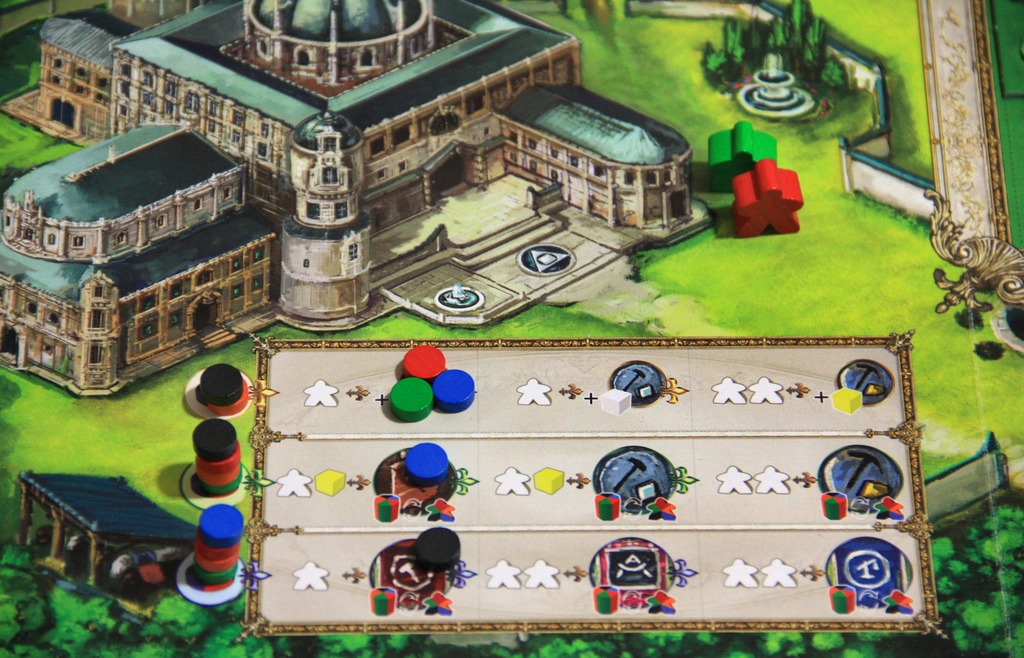Click the black-topped tall disc stack beside the middle row
This screenshot has width=1024, height=658.
[x=216, y=458]
